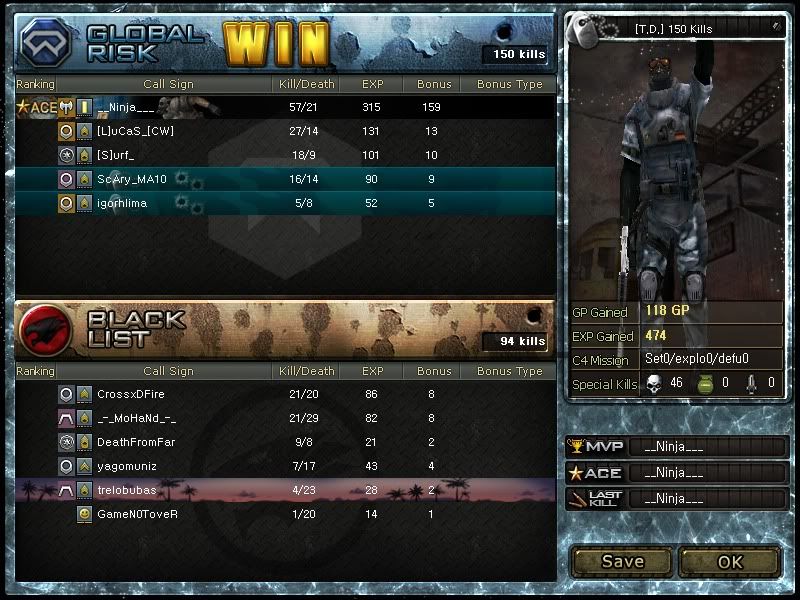800x600 pixels.
Task: Select CrossxDFire on the Black List team
Action: pos(285,394)
